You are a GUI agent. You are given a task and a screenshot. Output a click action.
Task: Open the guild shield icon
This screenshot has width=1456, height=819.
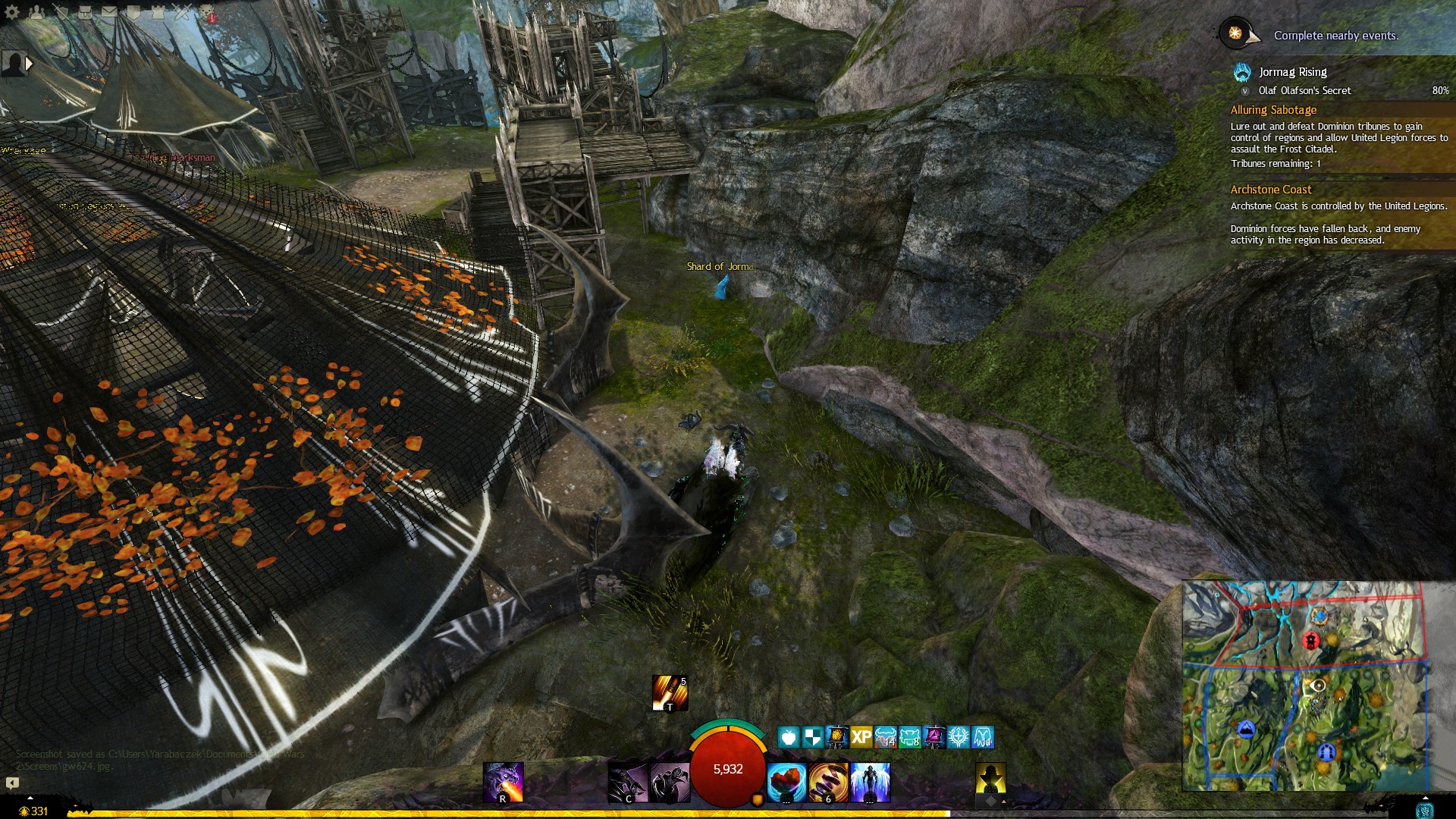click(x=133, y=12)
